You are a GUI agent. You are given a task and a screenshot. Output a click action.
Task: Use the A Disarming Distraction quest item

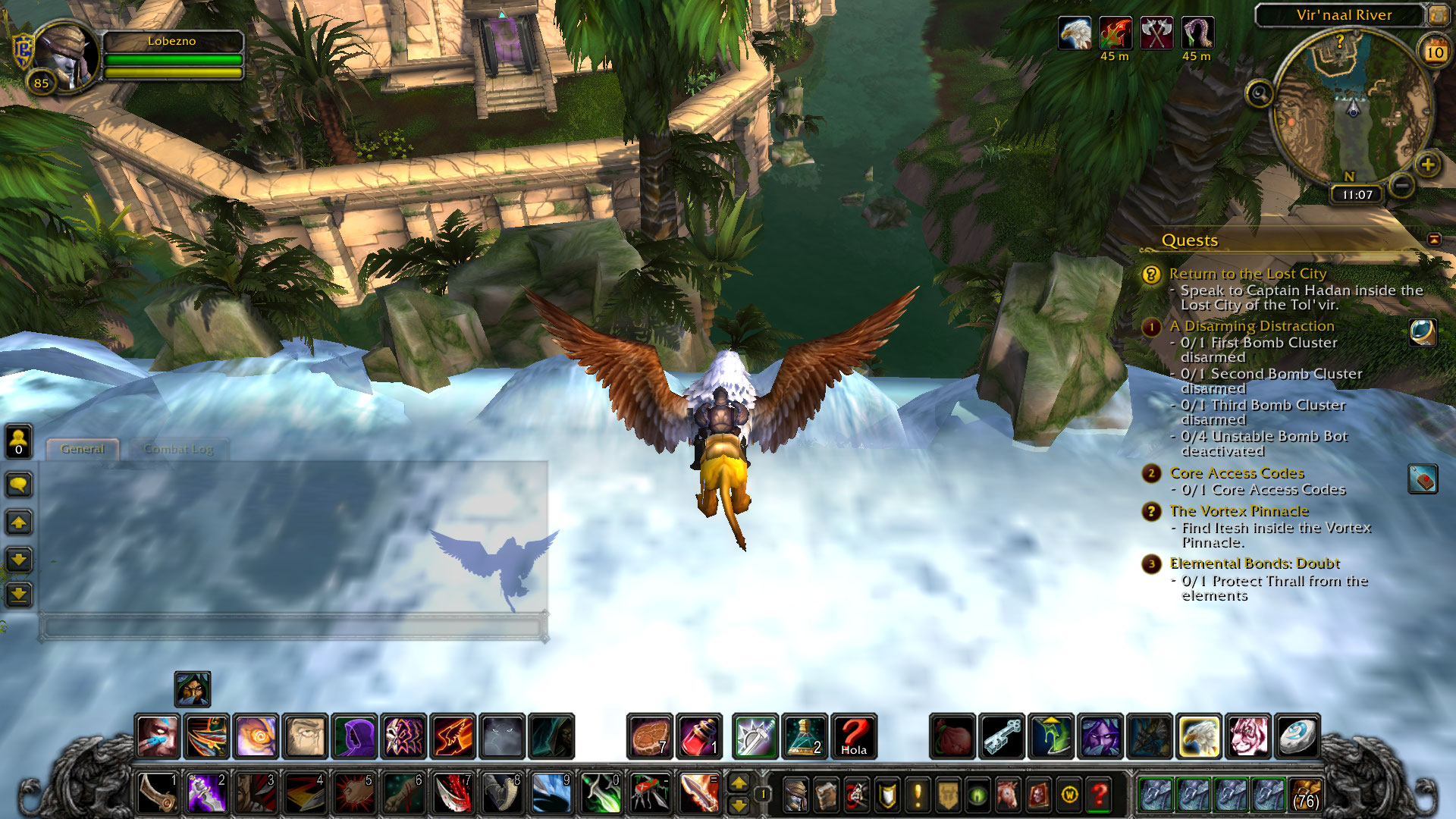point(1423,332)
